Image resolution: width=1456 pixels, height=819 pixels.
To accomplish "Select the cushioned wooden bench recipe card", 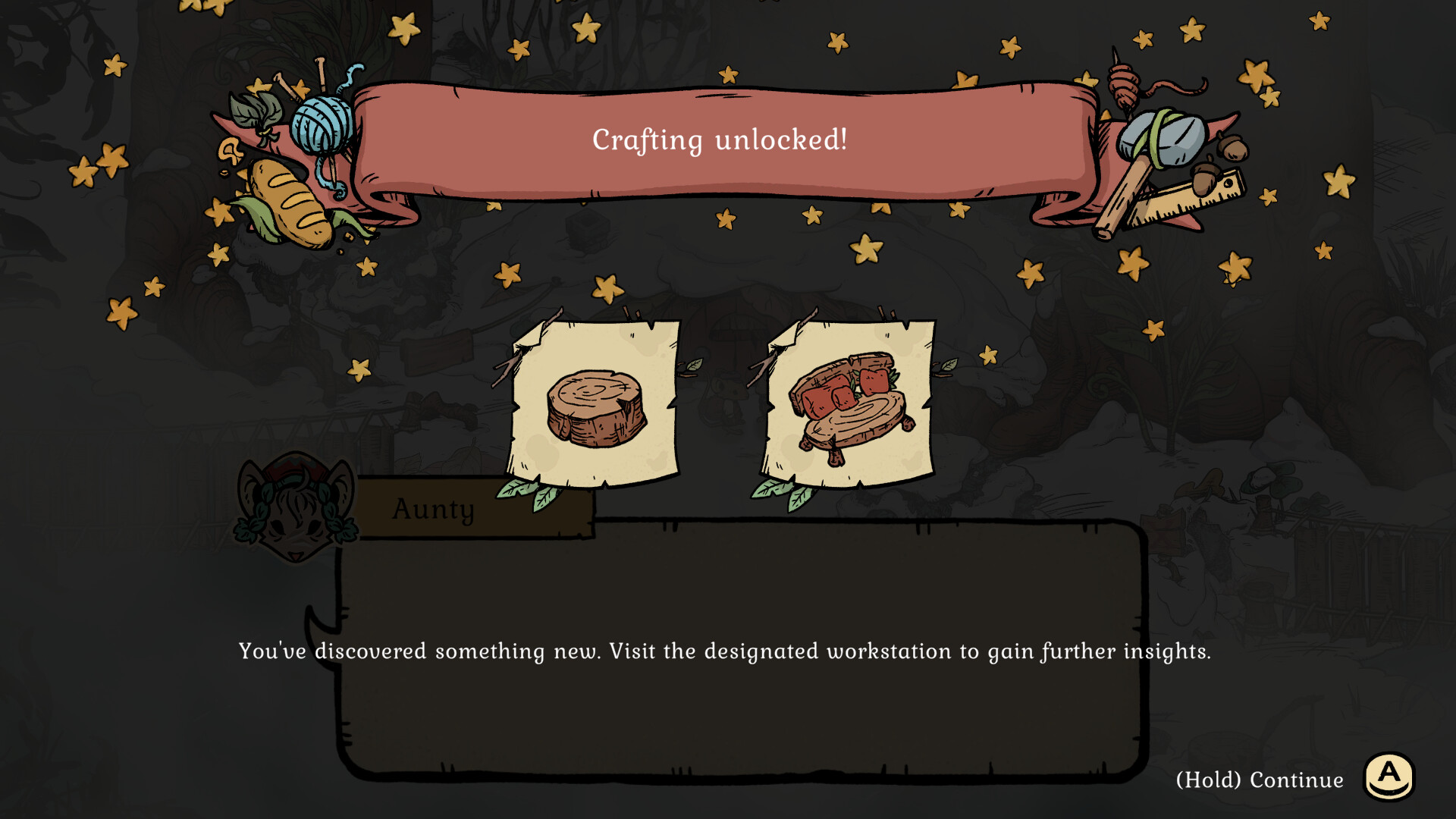I will point(850,406).
